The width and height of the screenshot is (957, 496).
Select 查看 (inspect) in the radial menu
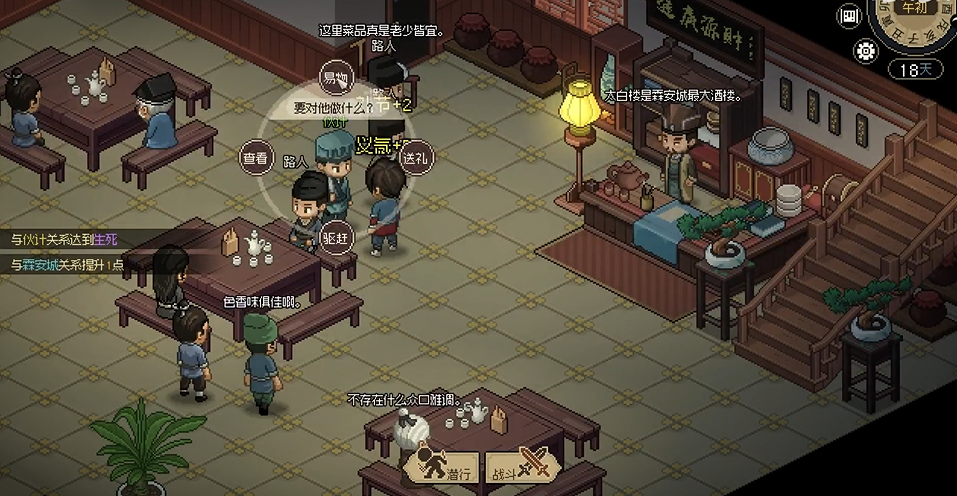256,157
